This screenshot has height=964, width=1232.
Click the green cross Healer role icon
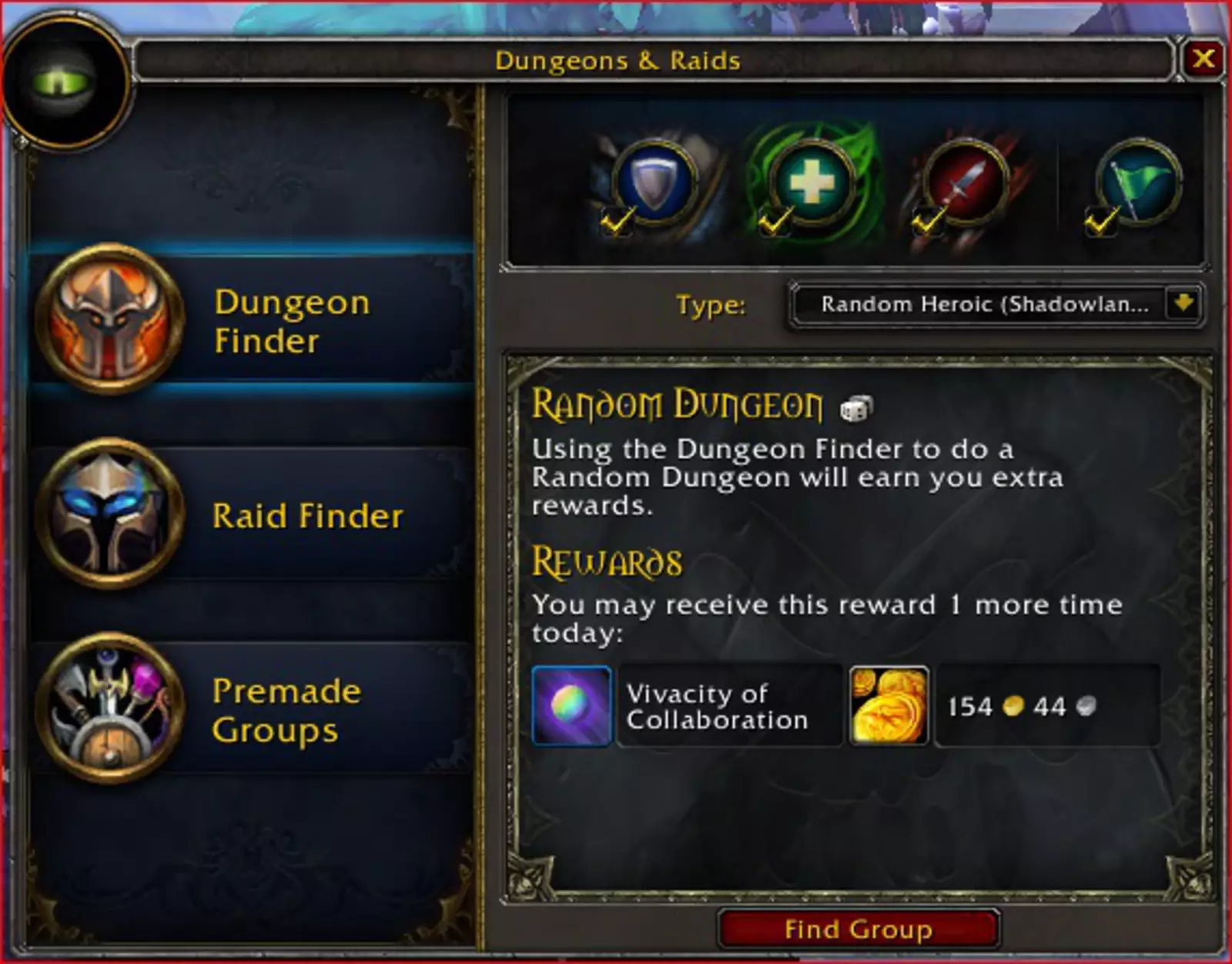pyautogui.click(x=812, y=182)
